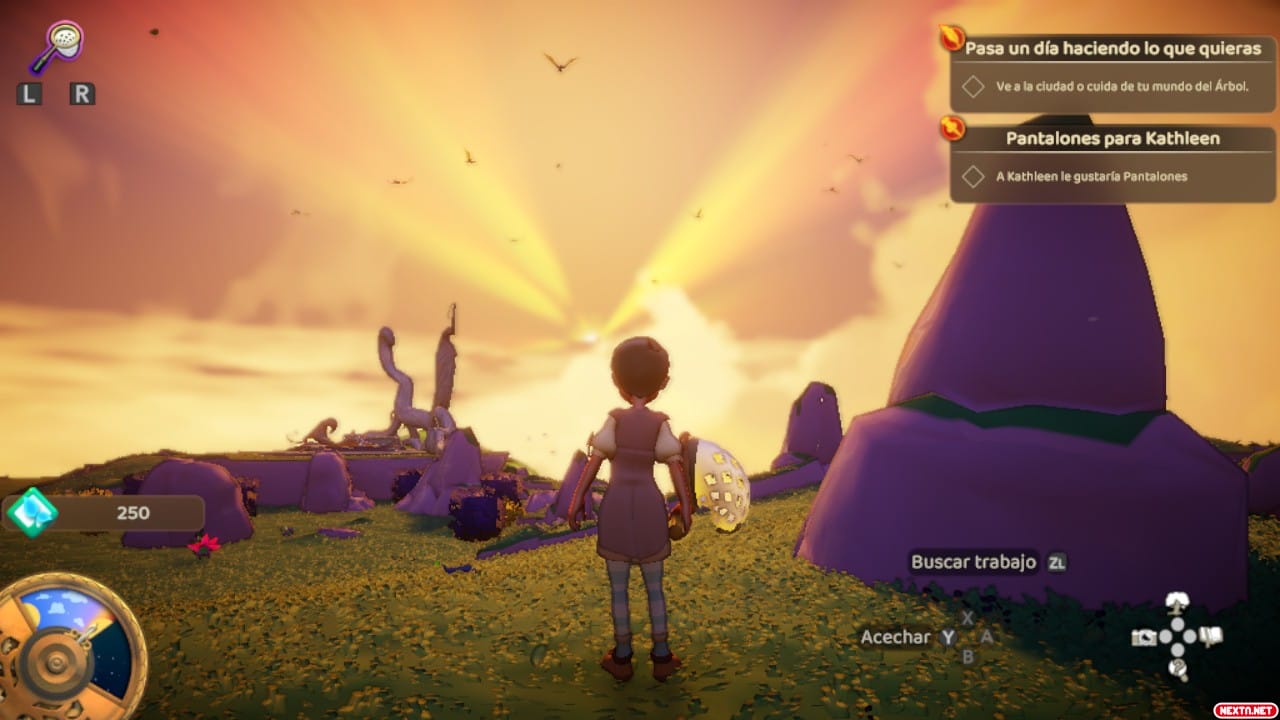The width and height of the screenshot is (1280, 720).
Task: Open the camera photo mode icon
Action: coord(1144,637)
